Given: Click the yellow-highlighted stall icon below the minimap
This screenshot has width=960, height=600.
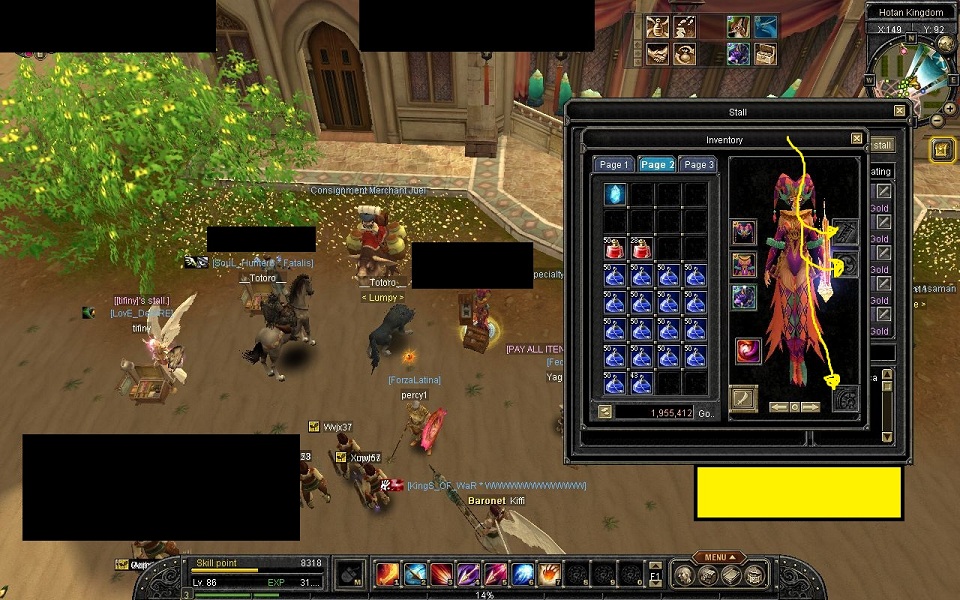Looking at the screenshot, I should tap(942, 149).
